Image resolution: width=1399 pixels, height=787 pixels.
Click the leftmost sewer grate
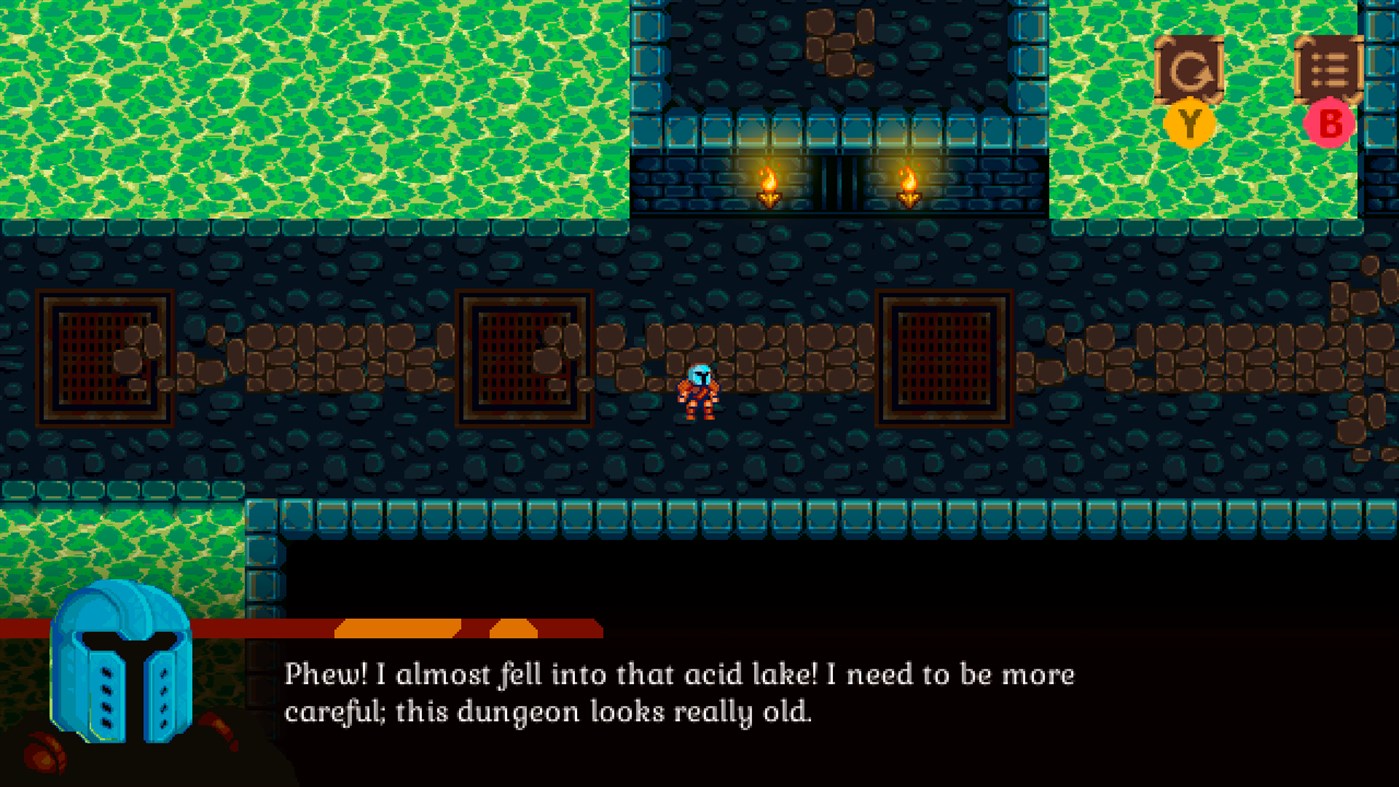103,357
